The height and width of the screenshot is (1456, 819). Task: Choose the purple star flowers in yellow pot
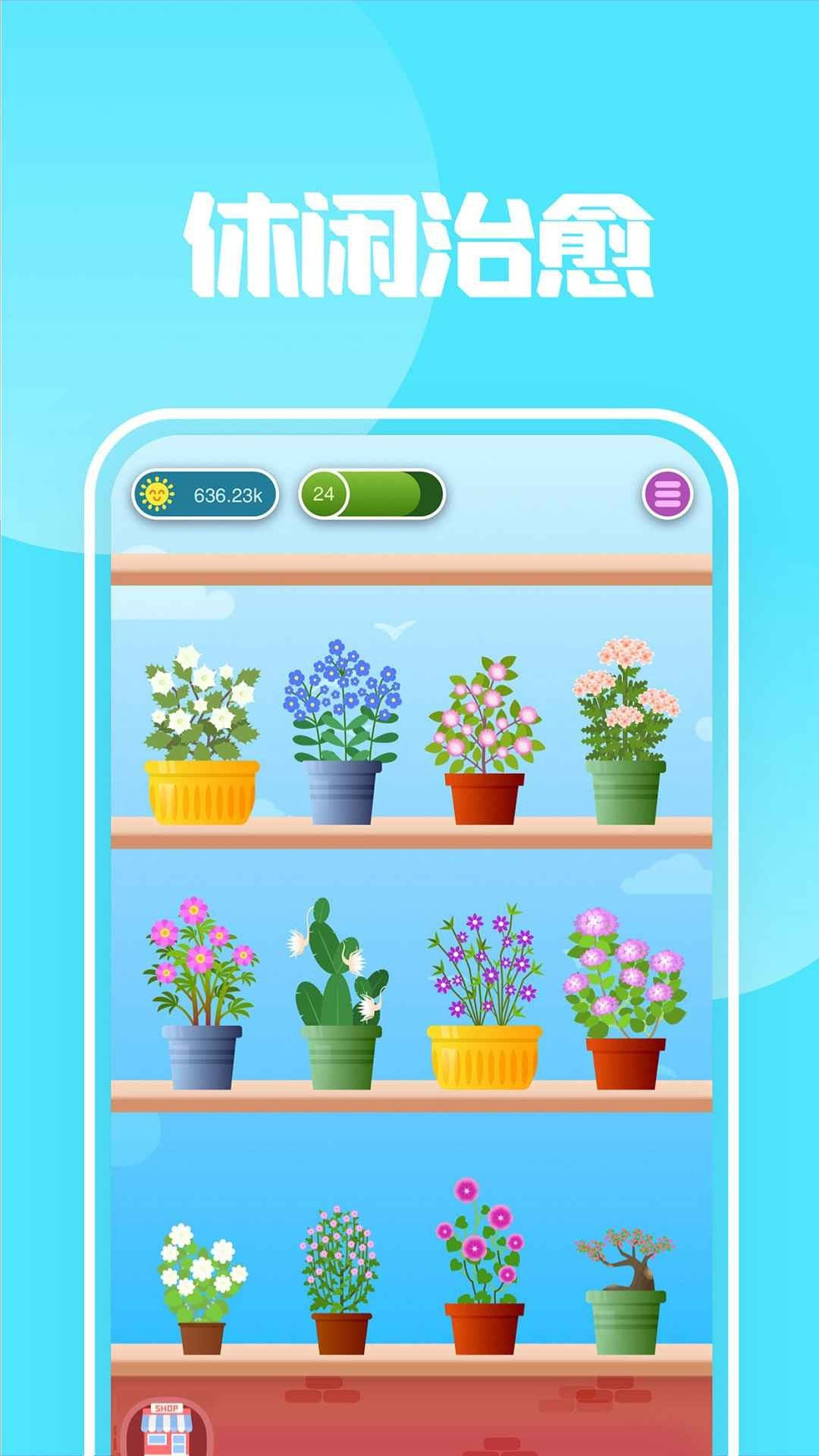(485, 999)
